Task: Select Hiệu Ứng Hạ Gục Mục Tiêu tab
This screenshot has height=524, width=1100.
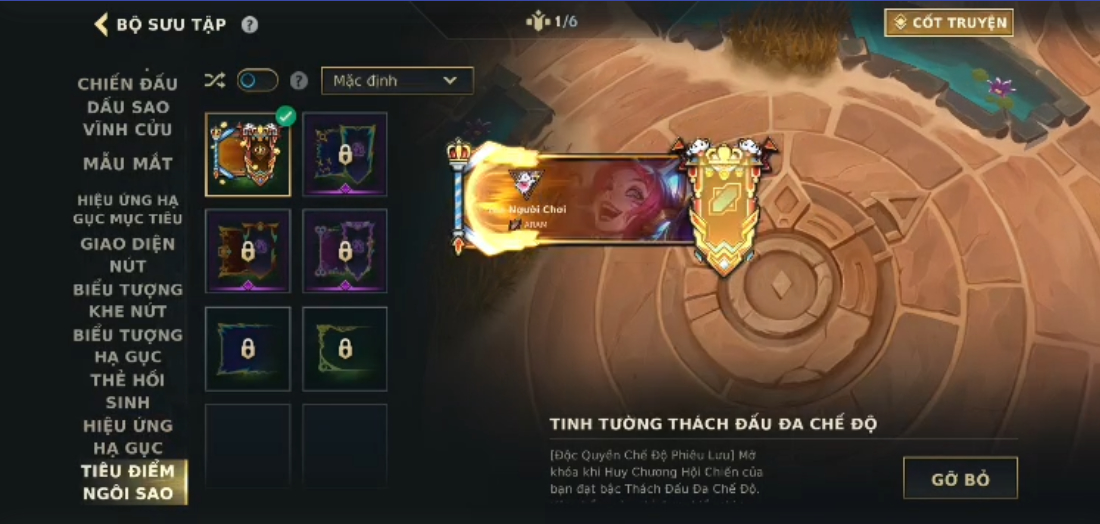Action: 128,209
